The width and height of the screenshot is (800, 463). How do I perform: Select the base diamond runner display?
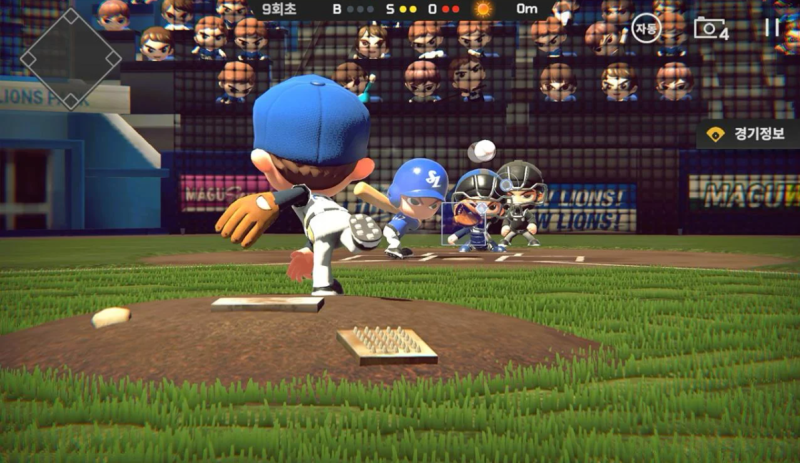(x=70, y=58)
